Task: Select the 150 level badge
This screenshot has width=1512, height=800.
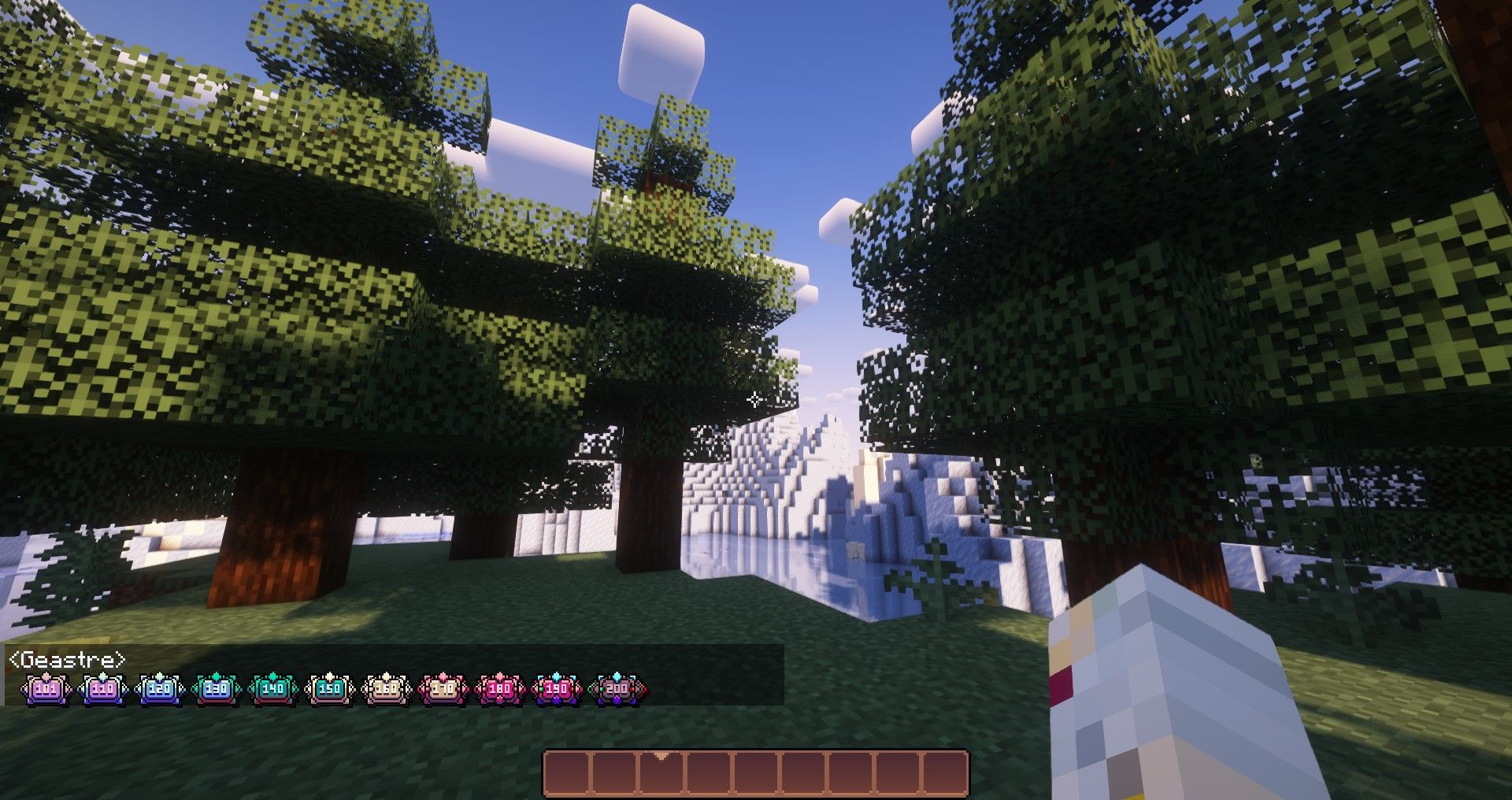Action: pos(331,688)
